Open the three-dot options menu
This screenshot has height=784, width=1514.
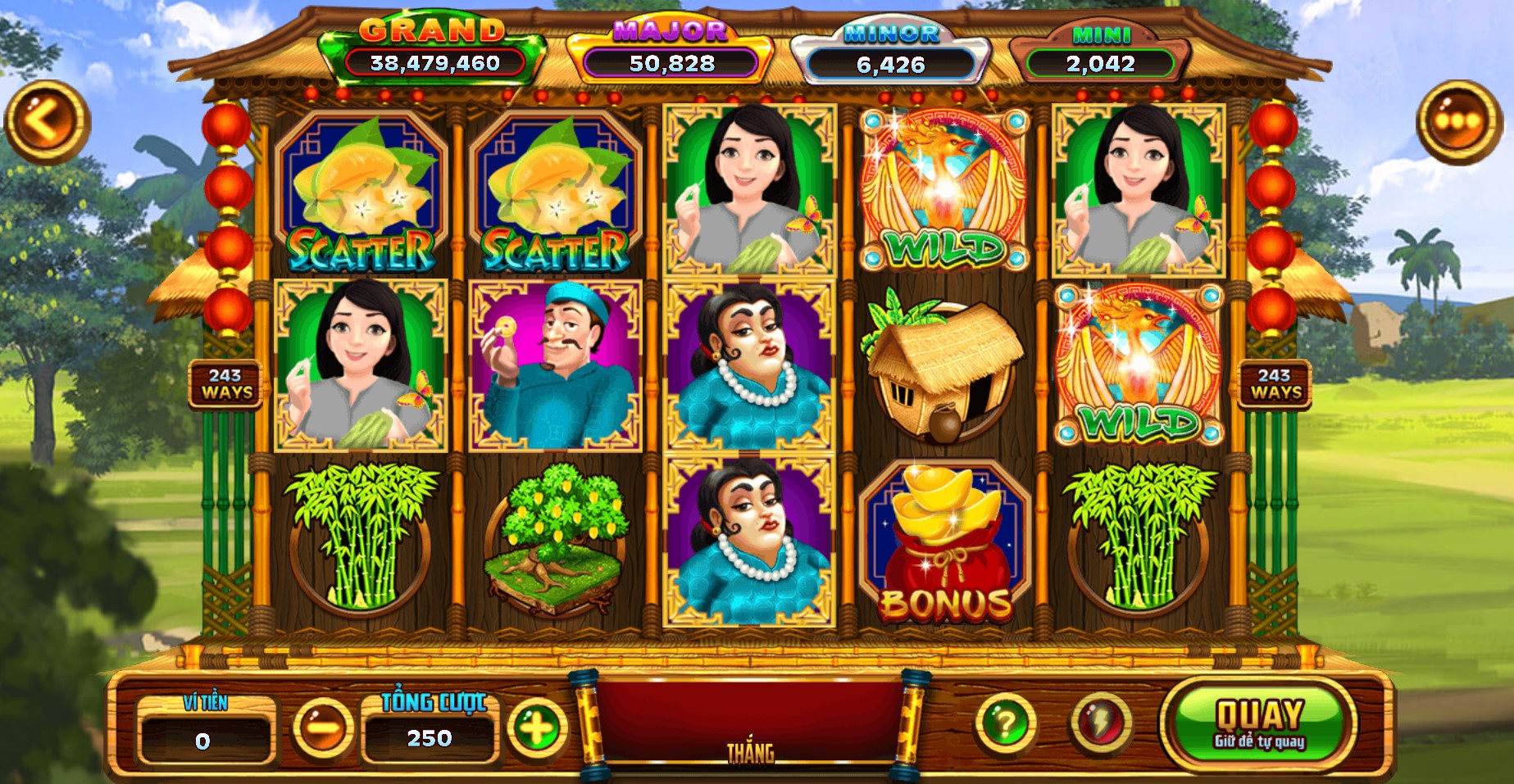pyautogui.click(x=1459, y=122)
